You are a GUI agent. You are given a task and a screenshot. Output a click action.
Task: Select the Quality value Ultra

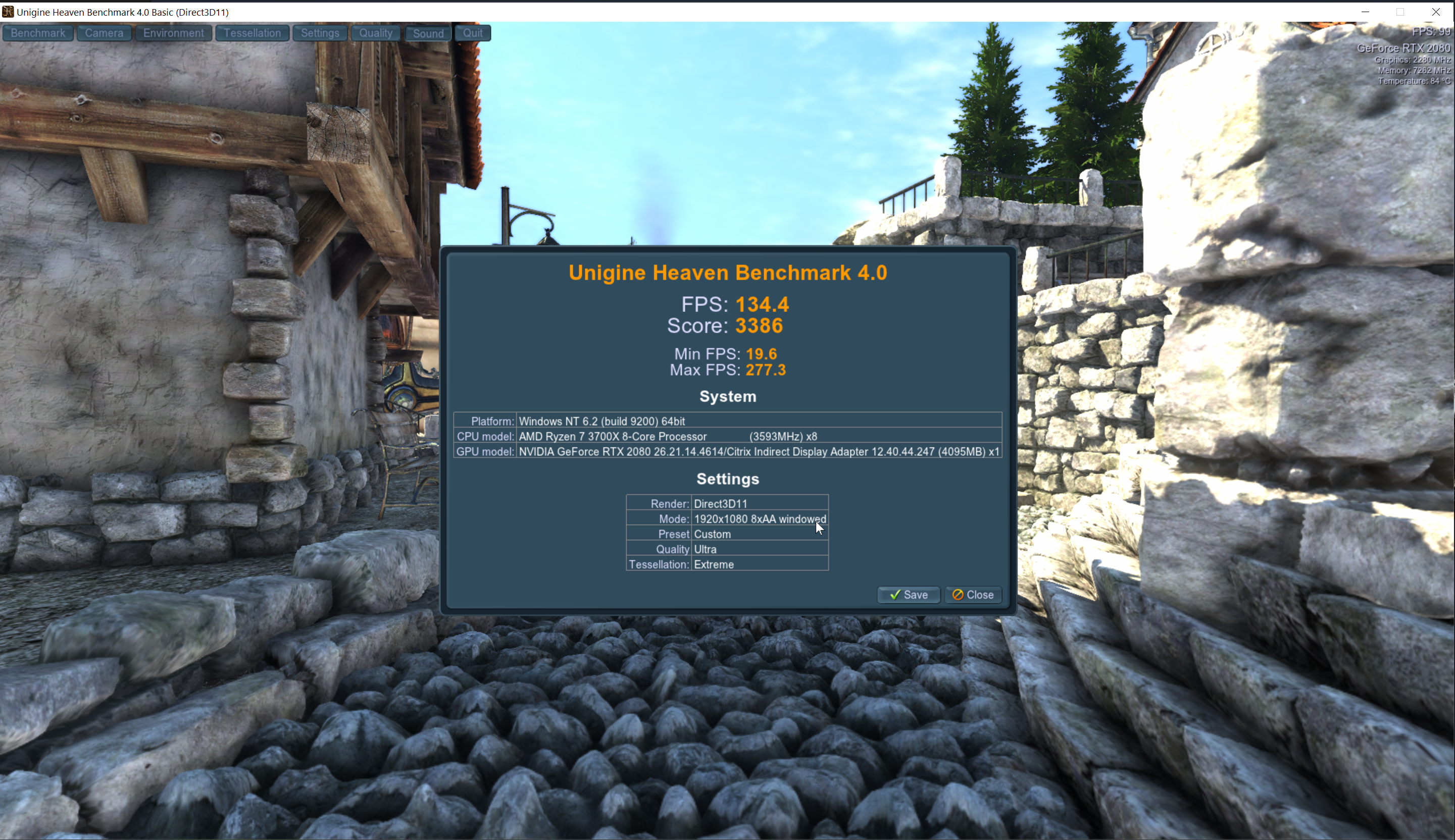[x=705, y=549]
